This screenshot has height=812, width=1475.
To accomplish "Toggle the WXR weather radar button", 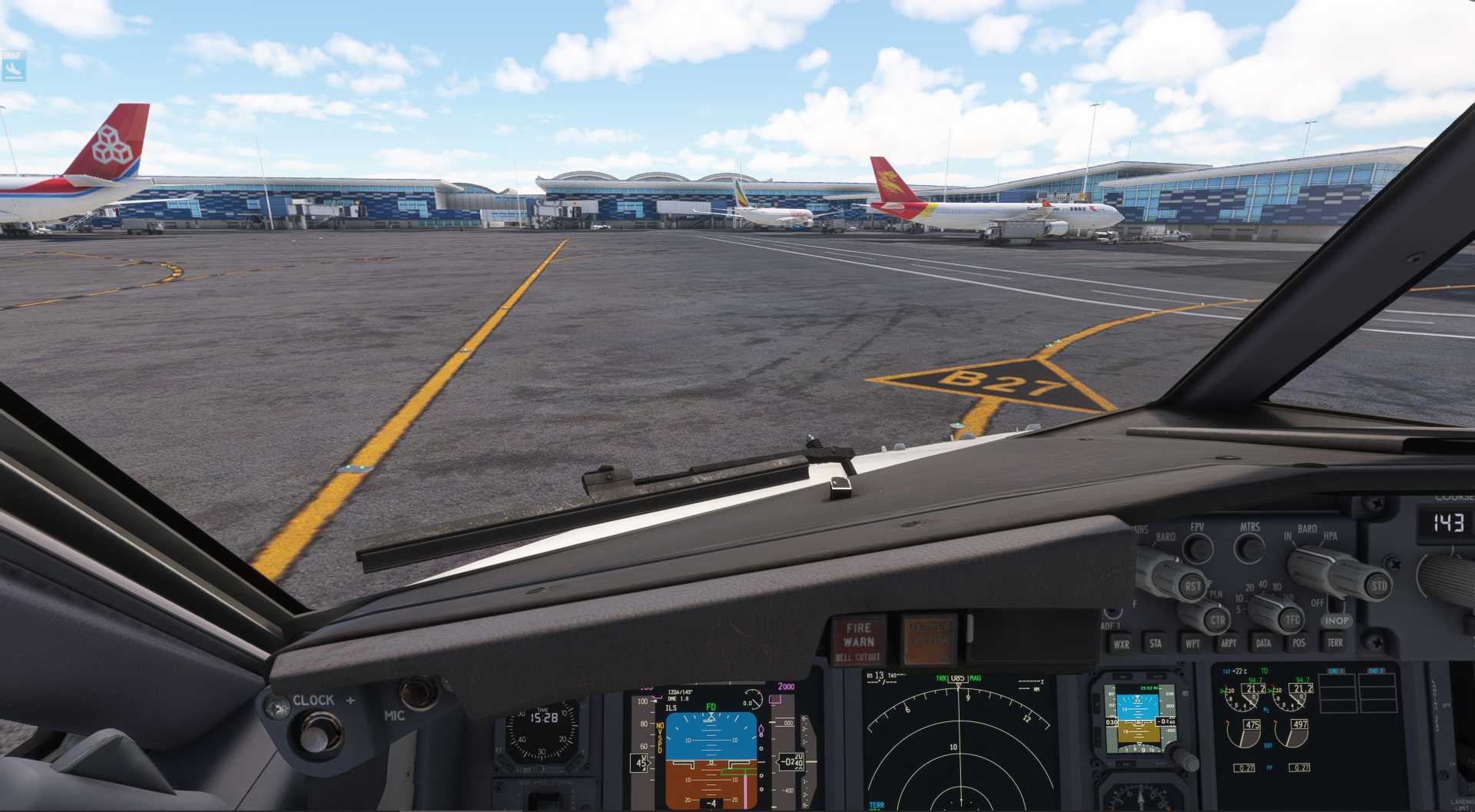I will tap(1121, 644).
